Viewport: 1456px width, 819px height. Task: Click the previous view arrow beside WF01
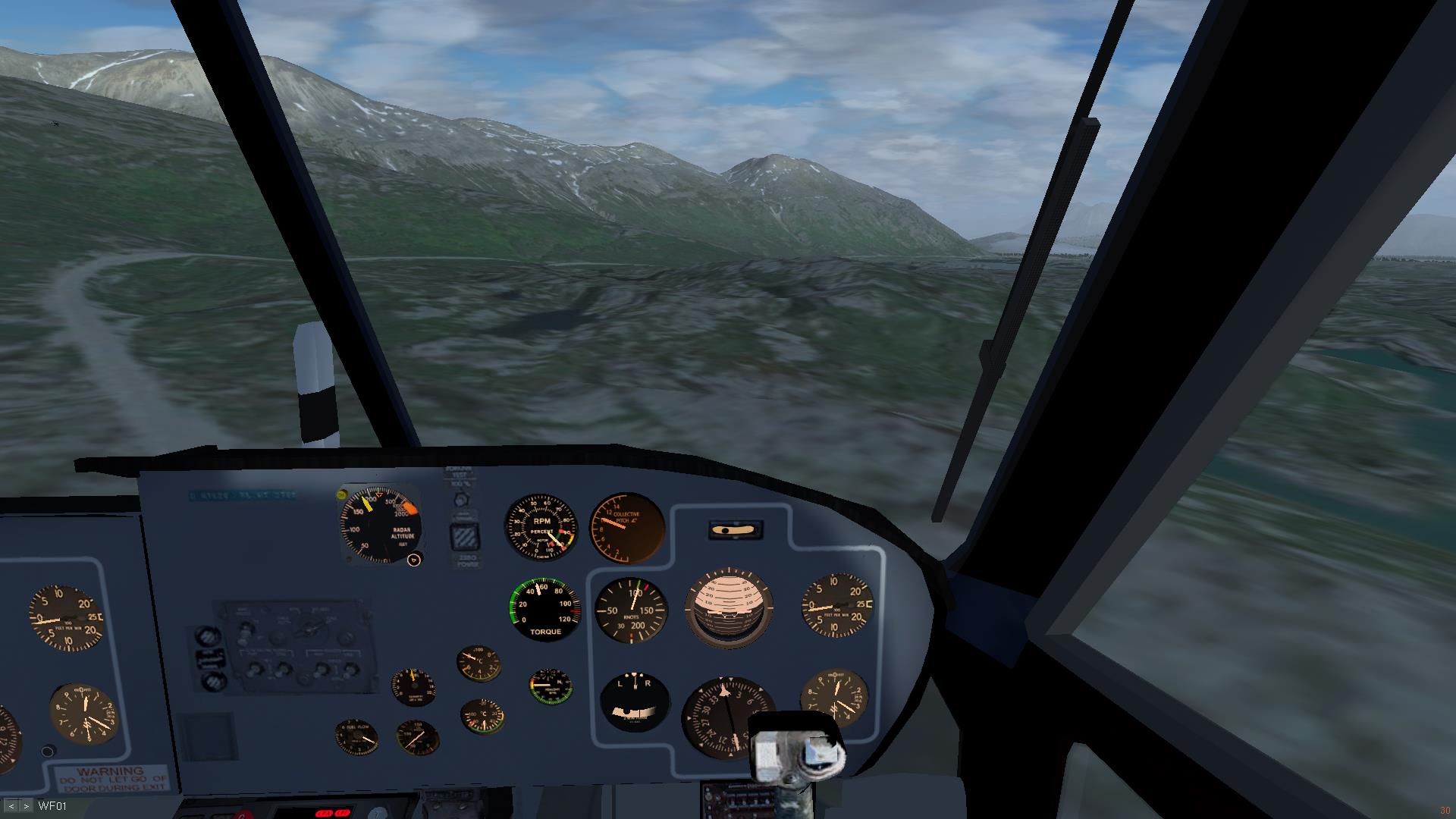point(11,806)
